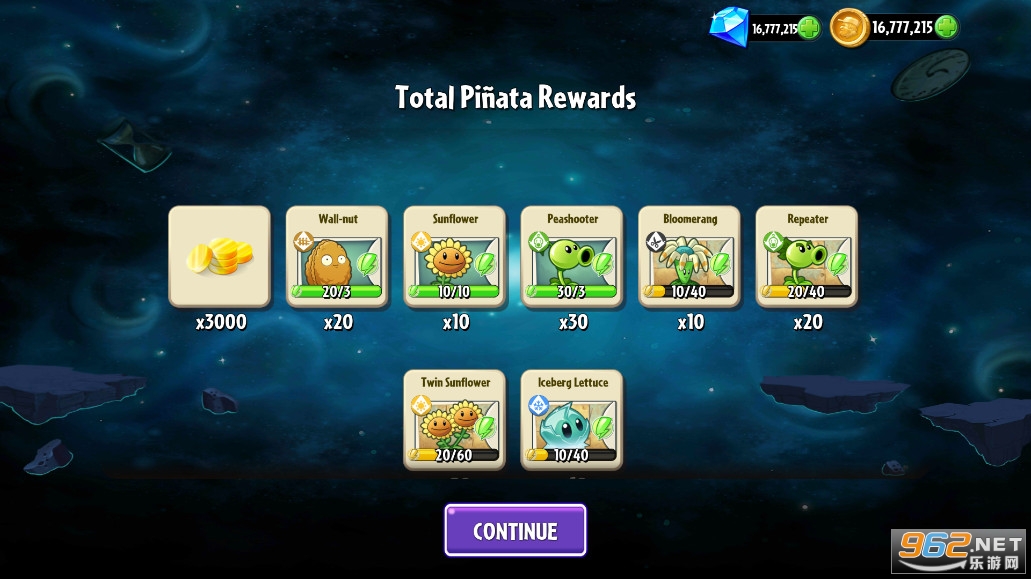Viewport: 1031px width, 579px height.
Task: Select the gold coins reward card
Action: pyautogui.click(x=219, y=256)
